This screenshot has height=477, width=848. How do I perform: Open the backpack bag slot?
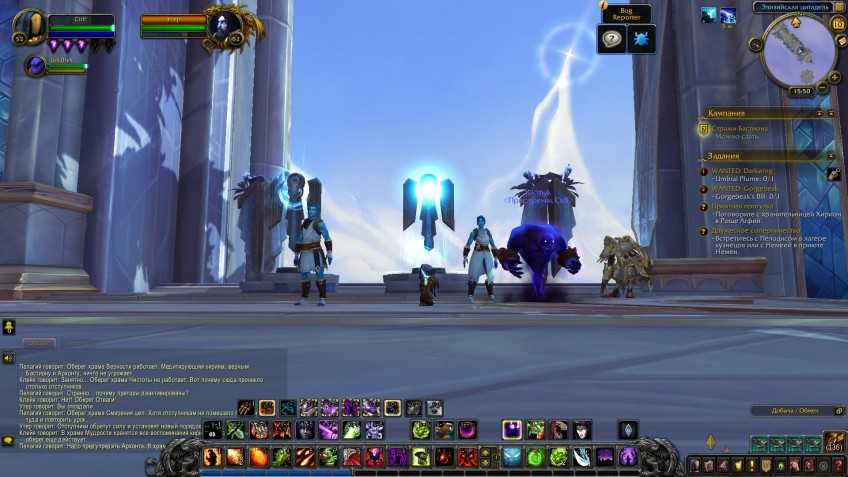pos(835,440)
